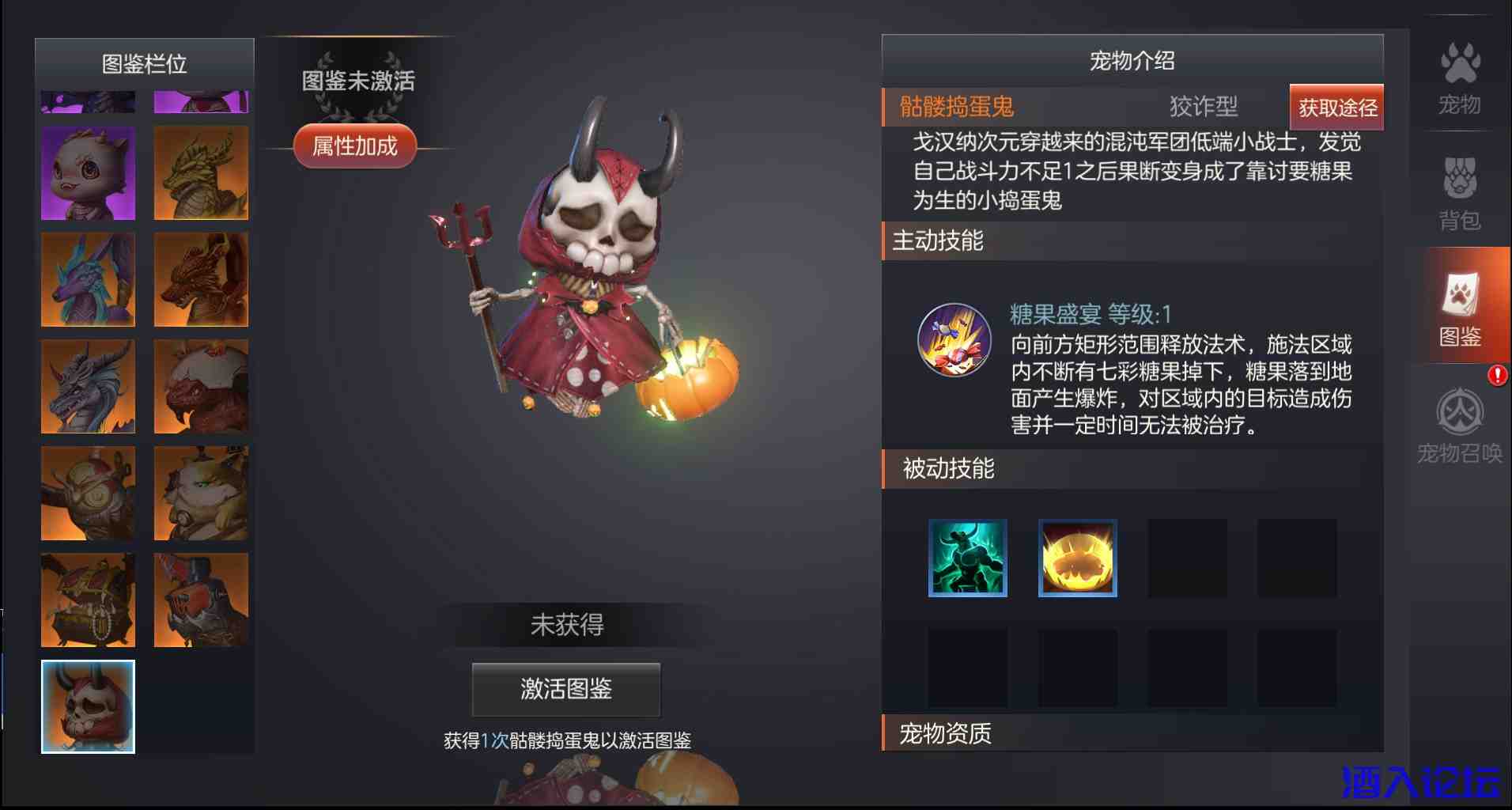Viewport: 1512px width, 810px height.
Task: Select the skeleton trickster thumbnail at bottom left
Action: click(x=87, y=706)
